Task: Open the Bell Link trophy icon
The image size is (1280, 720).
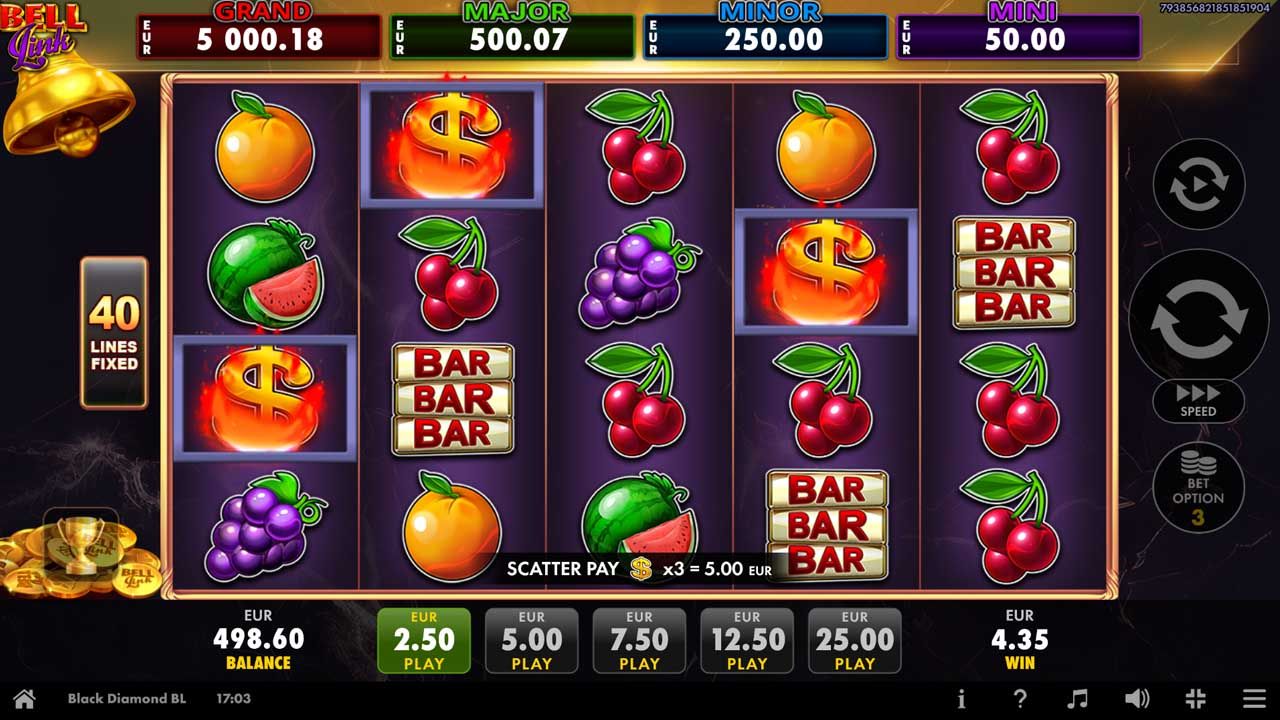Action: pos(81,545)
